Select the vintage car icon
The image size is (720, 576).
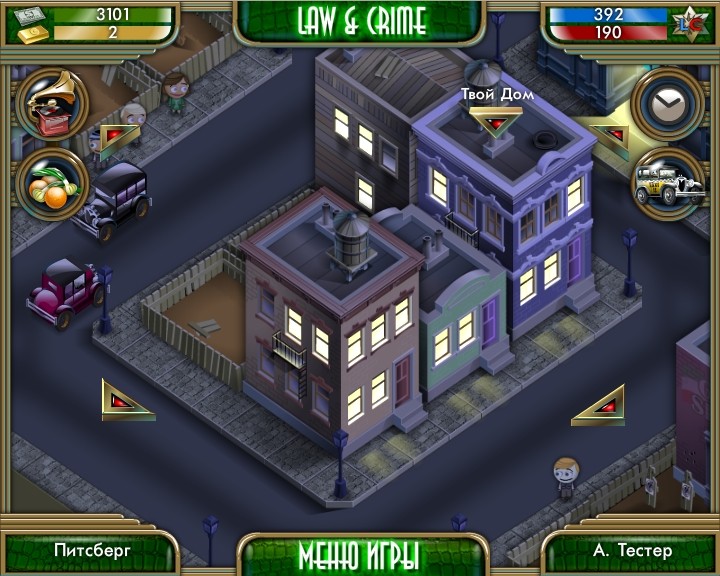[667, 185]
